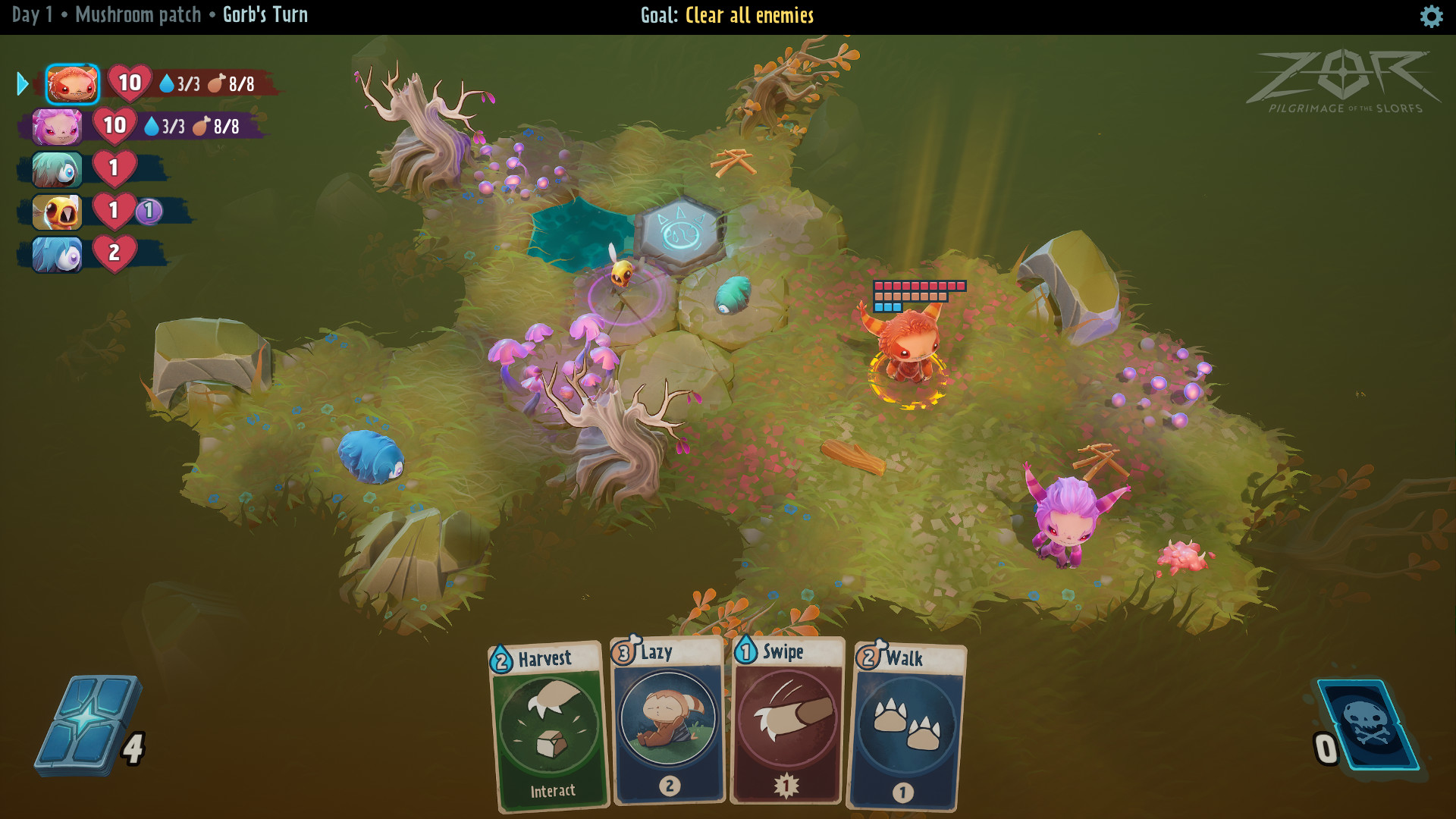This screenshot has height=819, width=1456.
Task: Click the green one-eyed enemy's portrait
Action: [x=56, y=170]
